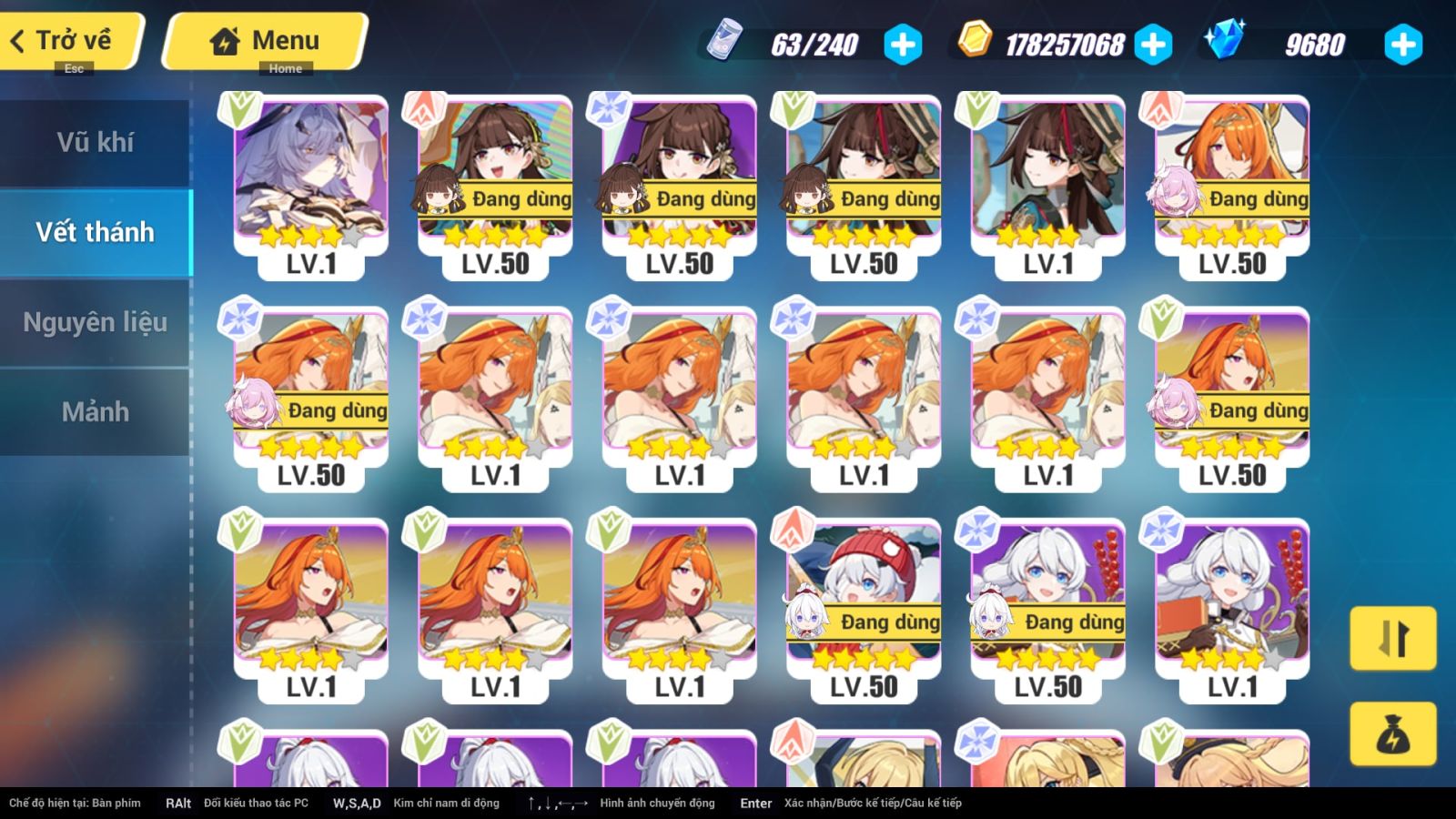1456x819 pixels.
Task: Open the money bag sell button
Action: (x=1392, y=733)
